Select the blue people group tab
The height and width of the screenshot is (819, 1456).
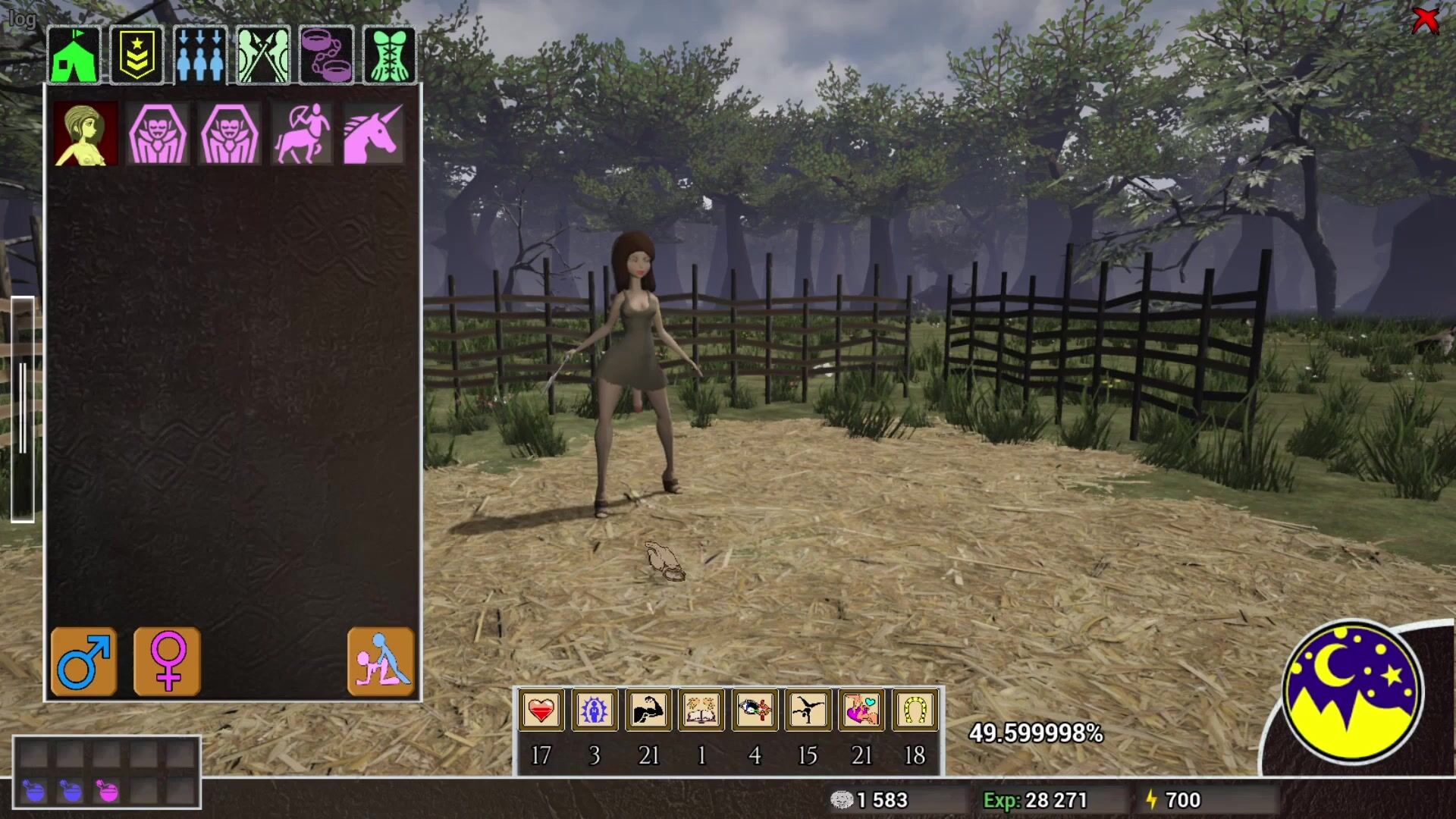click(x=200, y=55)
